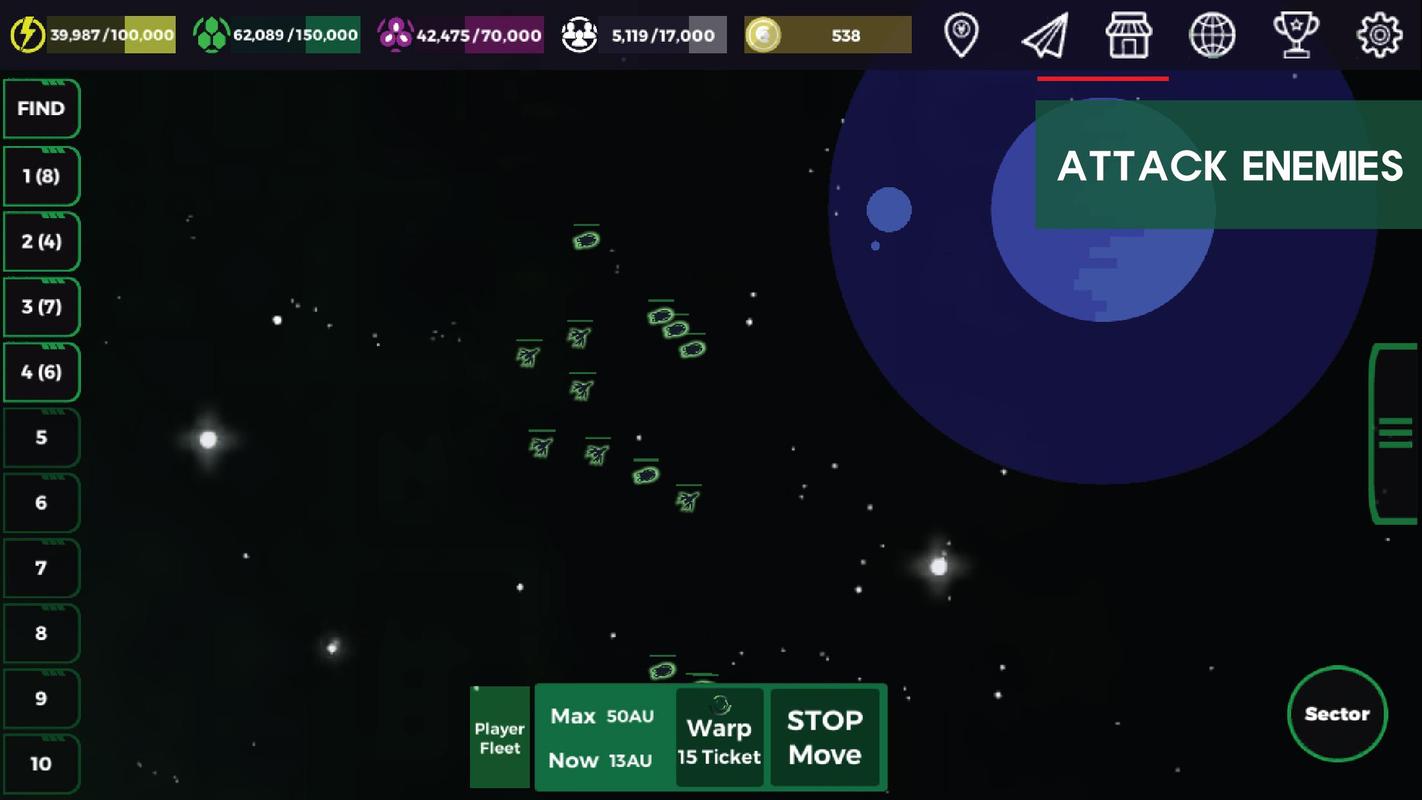Open the shop storefront icon
Image resolution: width=1422 pixels, height=800 pixels.
pyautogui.click(x=1128, y=35)
